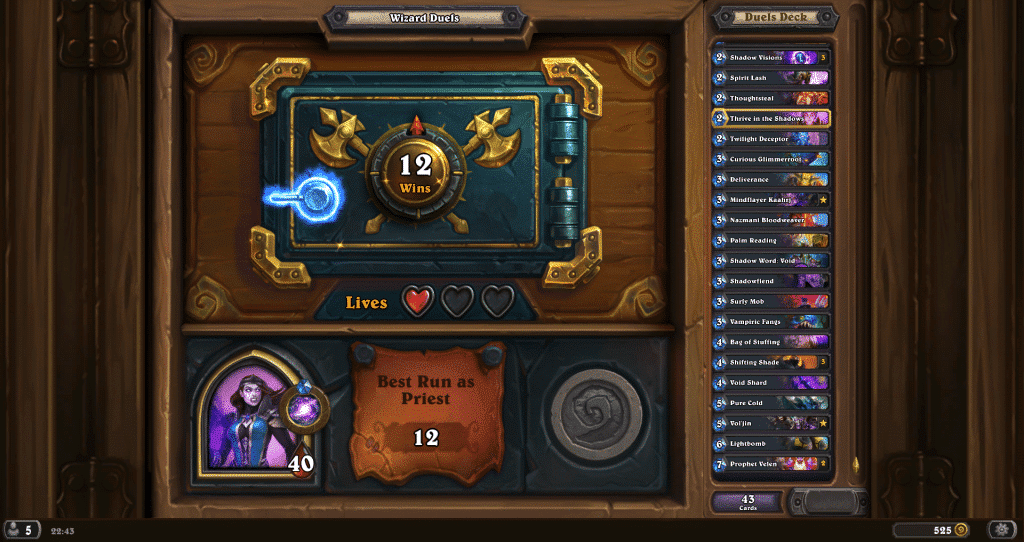Open the game menu gear icon

pos(1001,529)
